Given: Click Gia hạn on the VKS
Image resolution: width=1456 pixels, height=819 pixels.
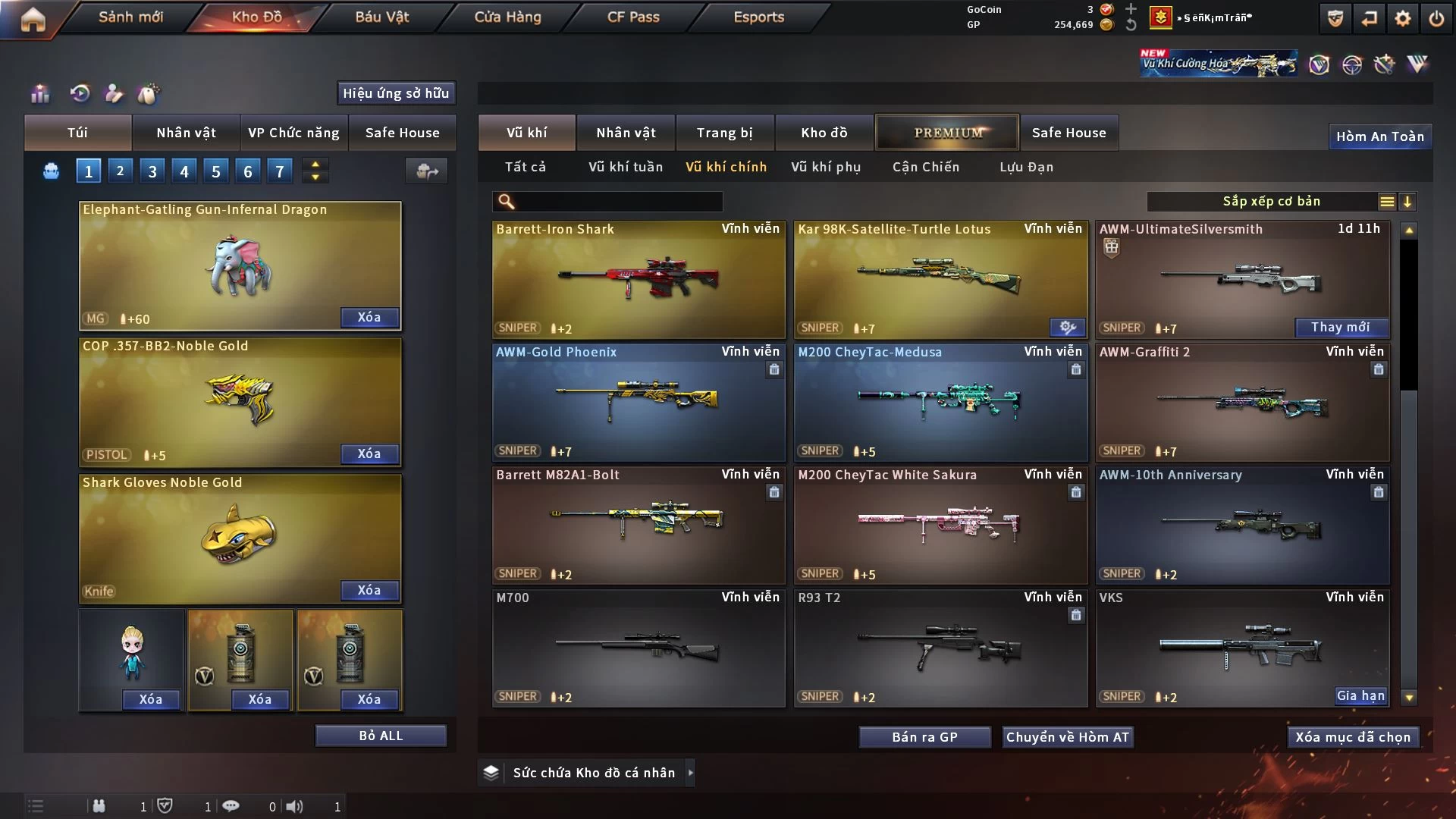Looking at the screenshot, I should 1360,696.
